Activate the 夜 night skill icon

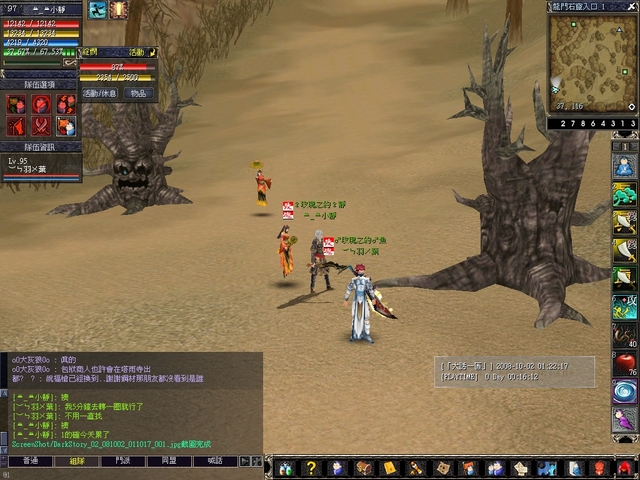click(x=624, y=306)
